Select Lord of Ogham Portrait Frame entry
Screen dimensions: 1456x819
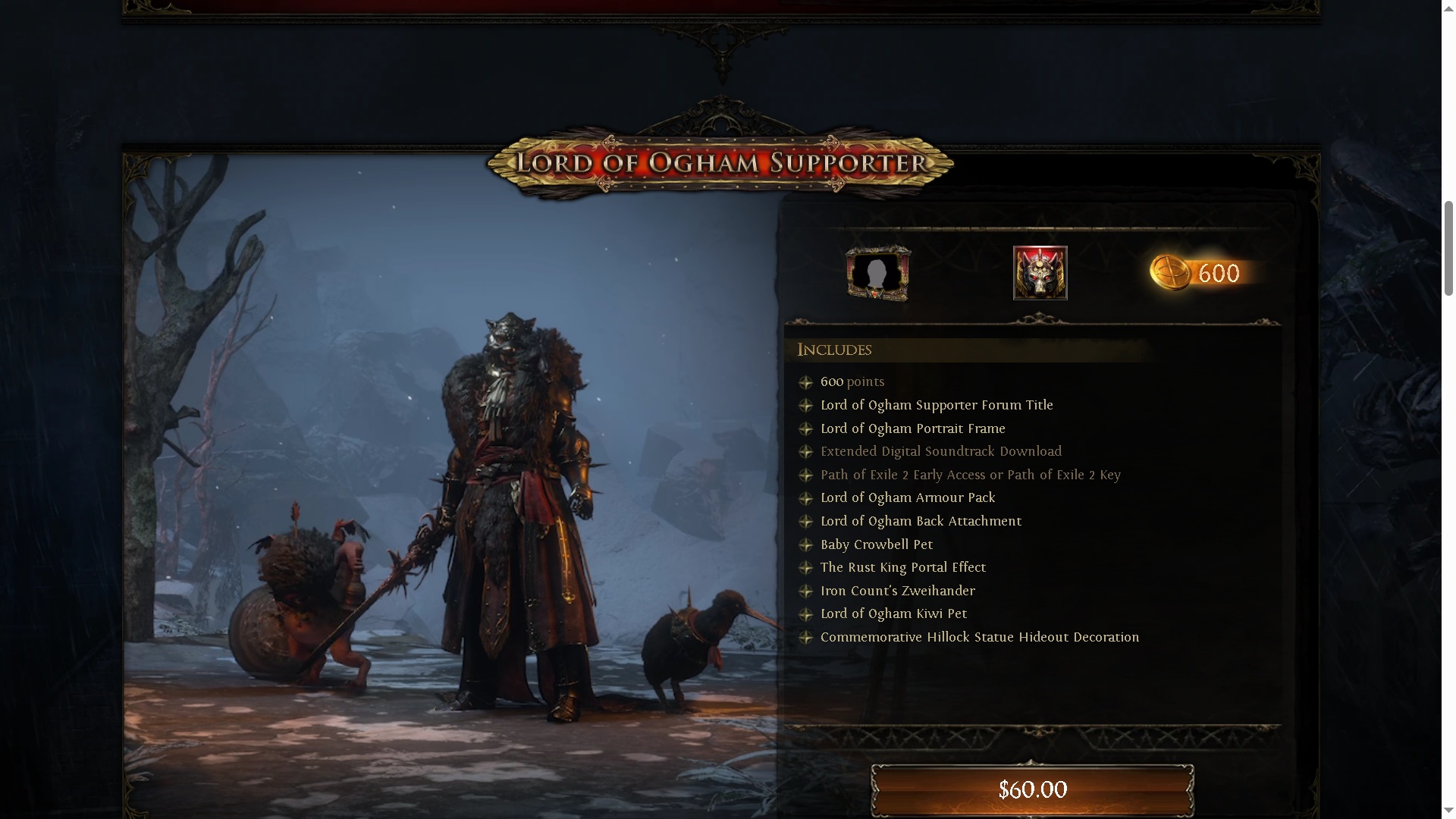coord(912,429)
